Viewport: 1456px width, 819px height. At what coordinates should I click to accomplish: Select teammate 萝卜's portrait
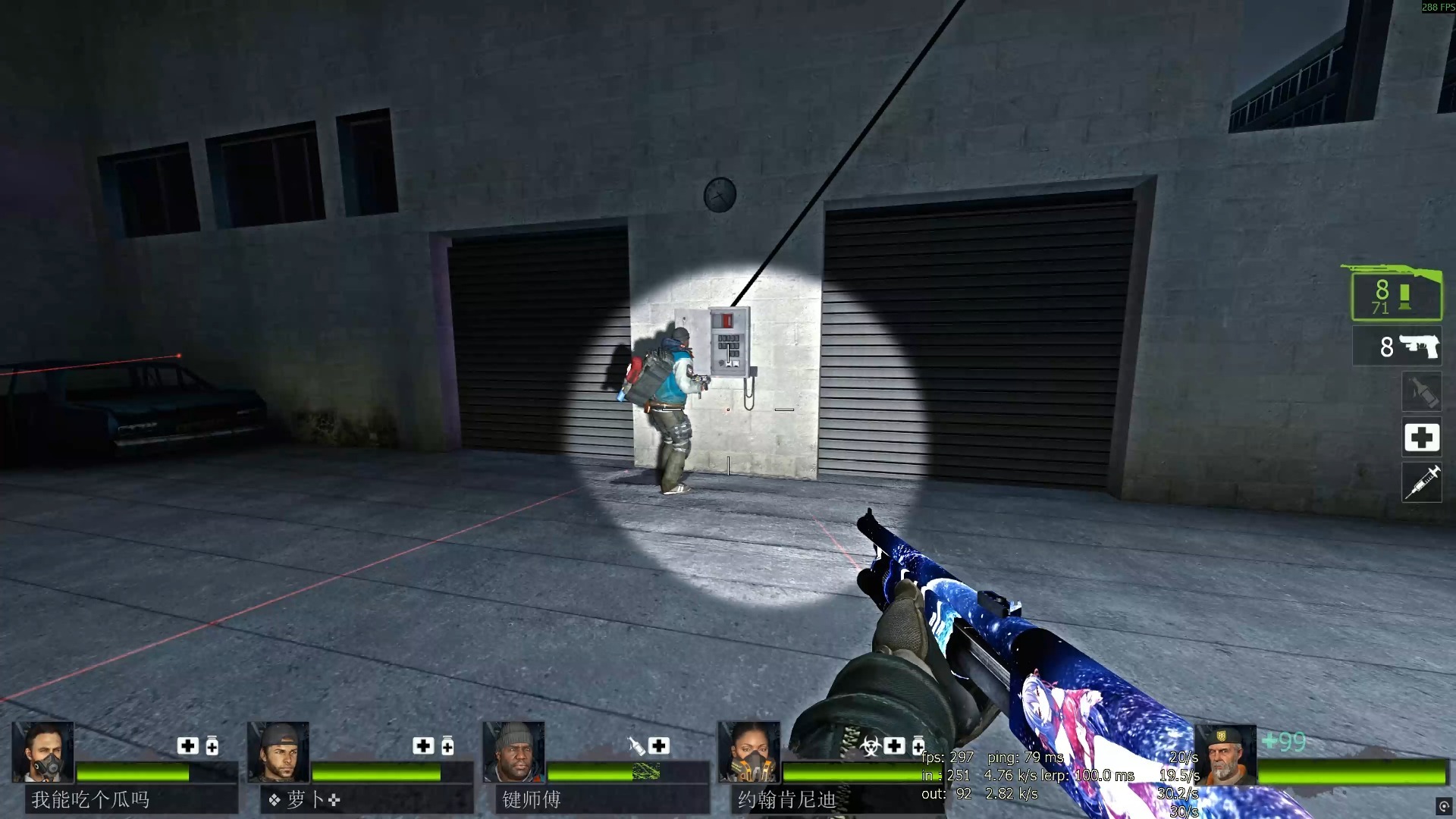pos(278,752)
